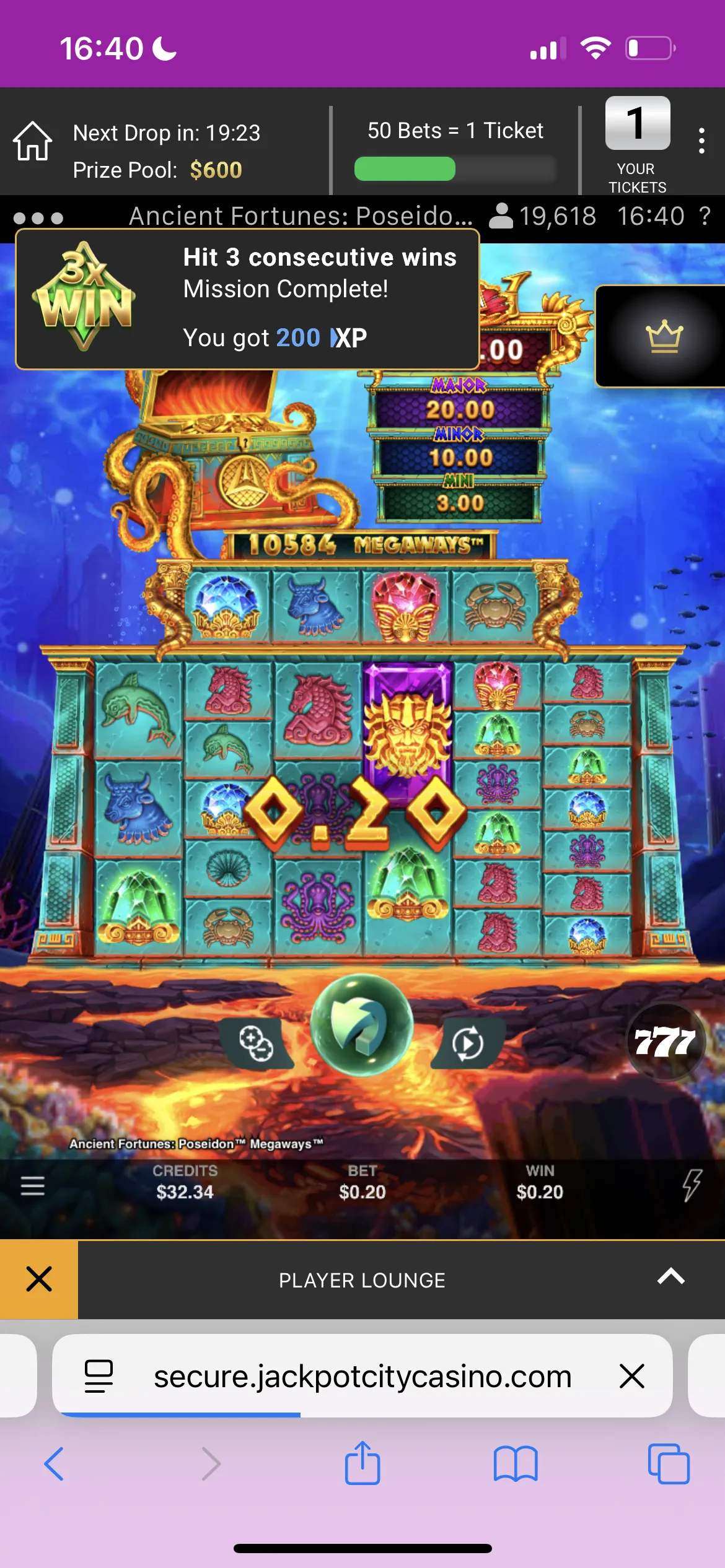Open the browser tabs overview

coord(668,1464)
